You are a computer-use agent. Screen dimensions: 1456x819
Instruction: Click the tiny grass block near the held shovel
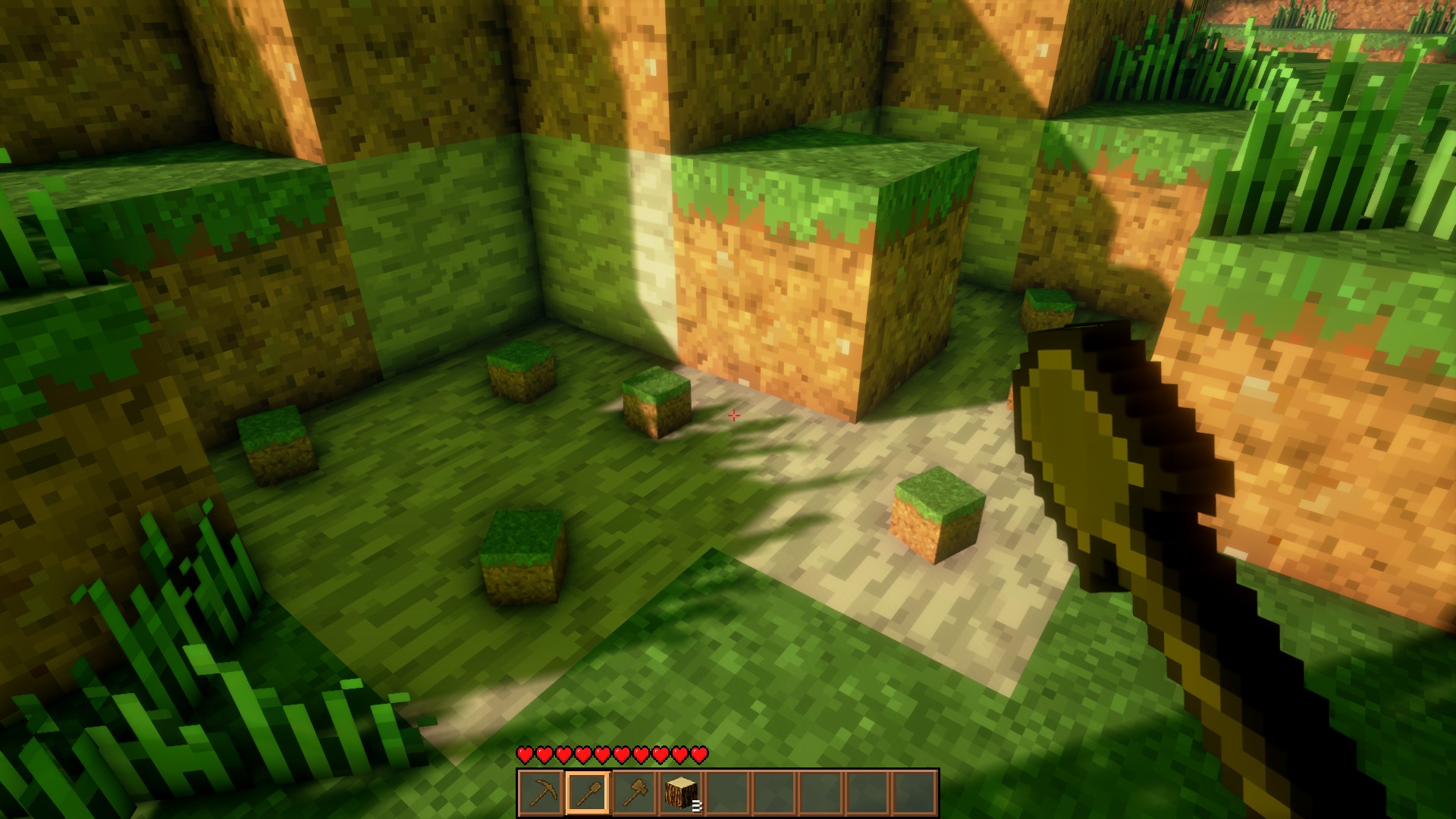tap(1049, 307)
